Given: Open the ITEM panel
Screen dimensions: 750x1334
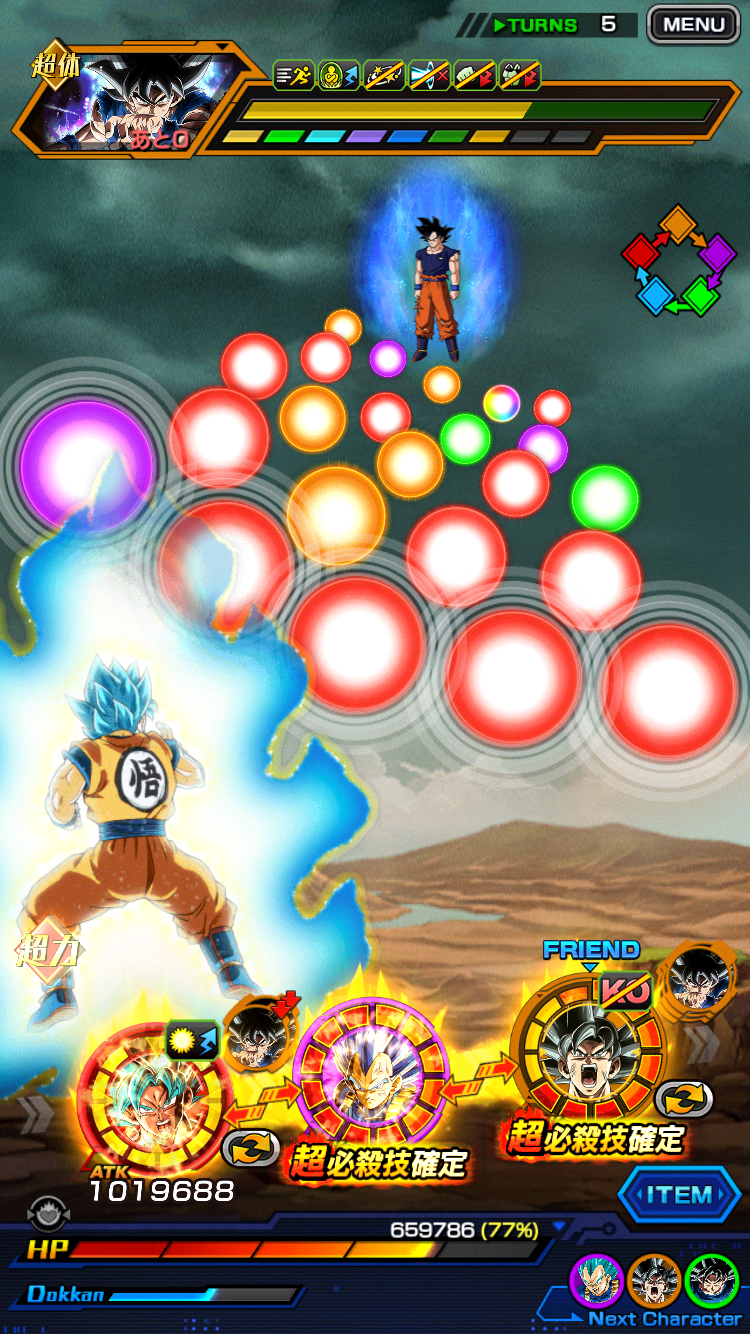Looking at the screenshot, I should 678,1195.
